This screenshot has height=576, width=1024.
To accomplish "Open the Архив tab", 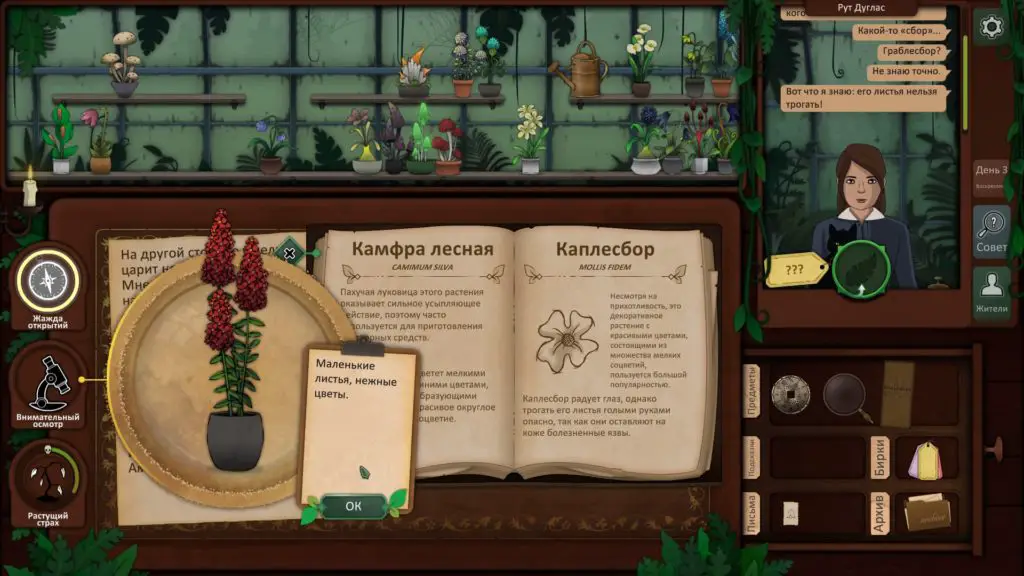I will click(x=879, y=514).
